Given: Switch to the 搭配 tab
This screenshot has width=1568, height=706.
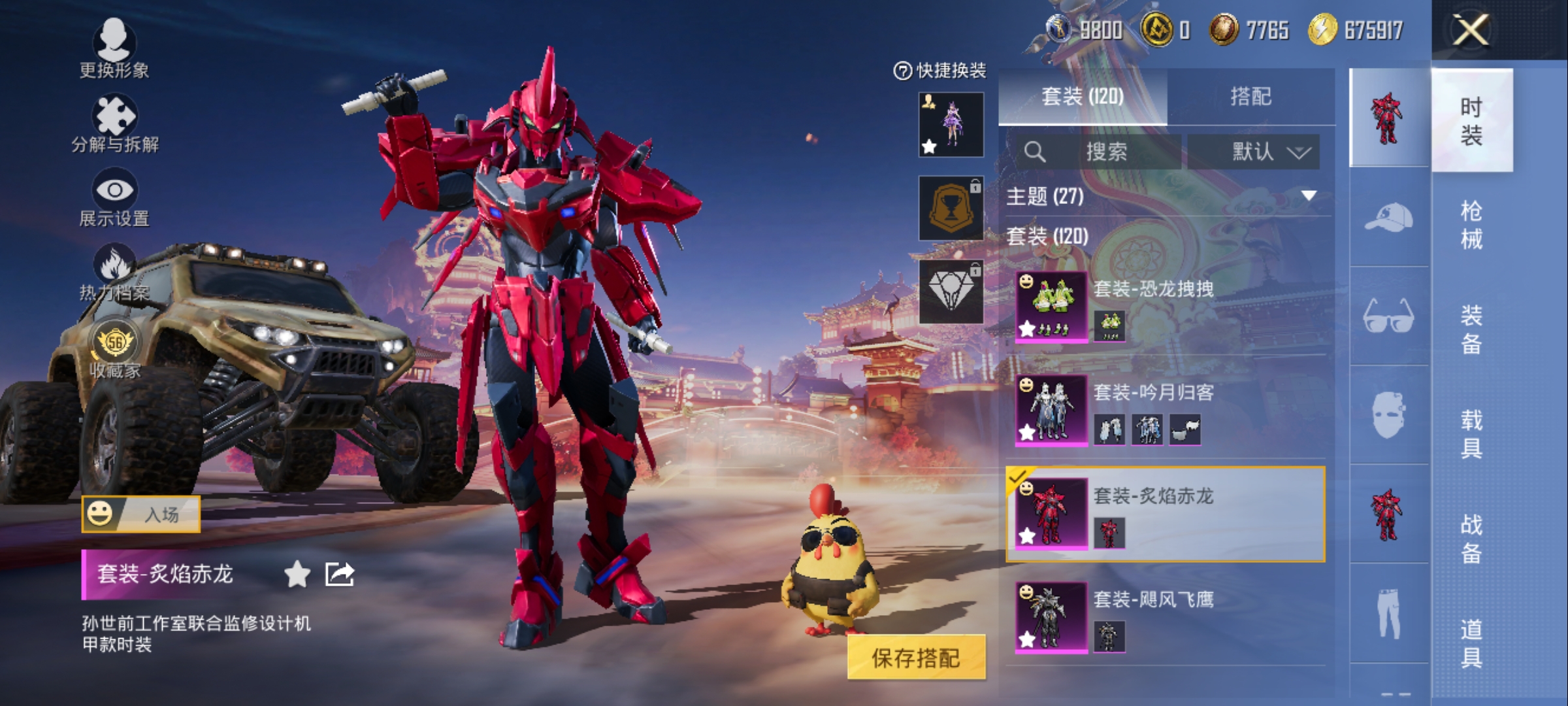Looking at the screenshot, I should [1250, 97].
